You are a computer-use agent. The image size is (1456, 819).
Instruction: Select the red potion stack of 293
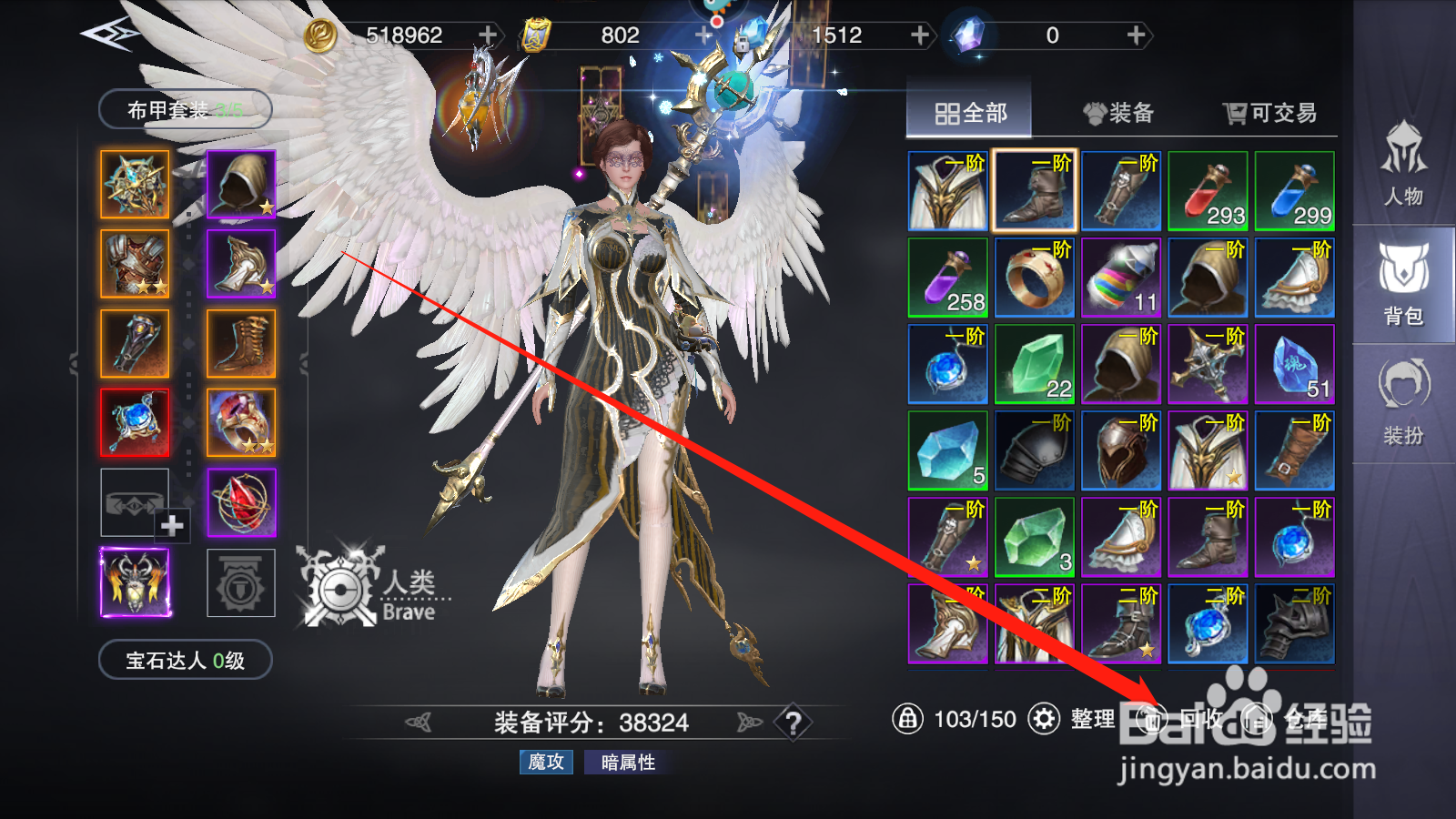1208,188
